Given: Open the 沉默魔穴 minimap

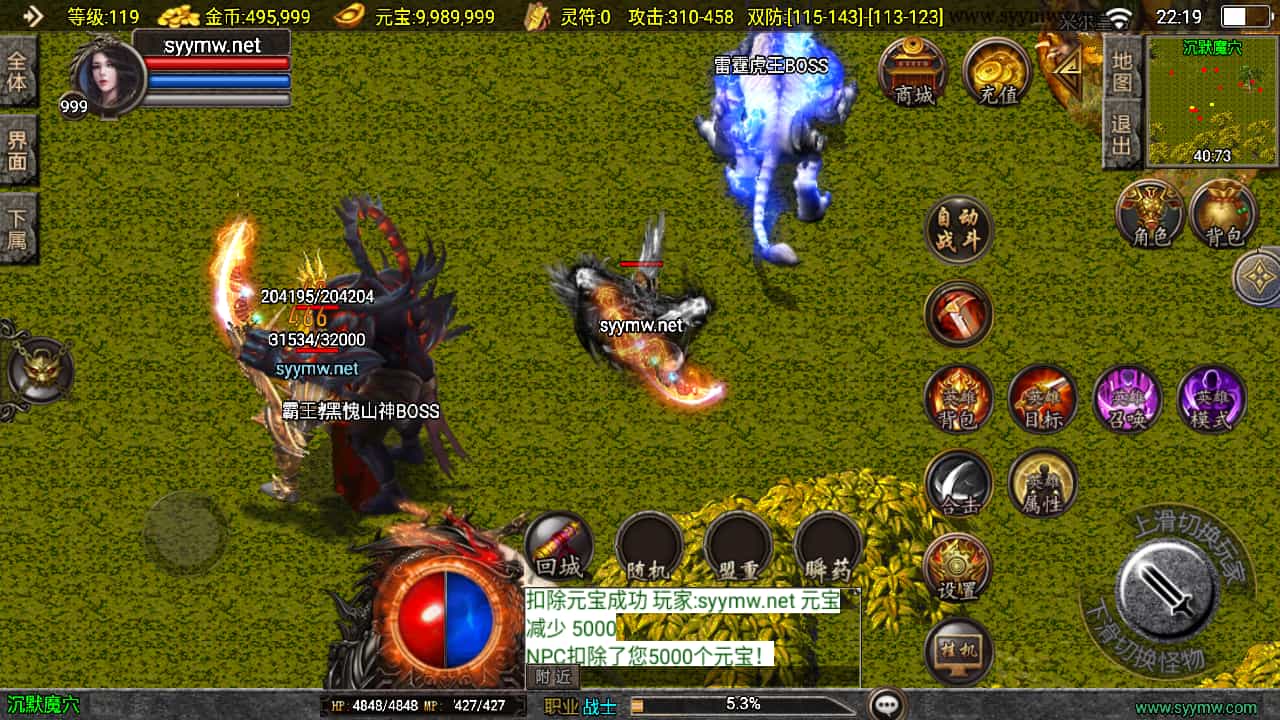Looking at the screenshot, I should (1213, 101).
